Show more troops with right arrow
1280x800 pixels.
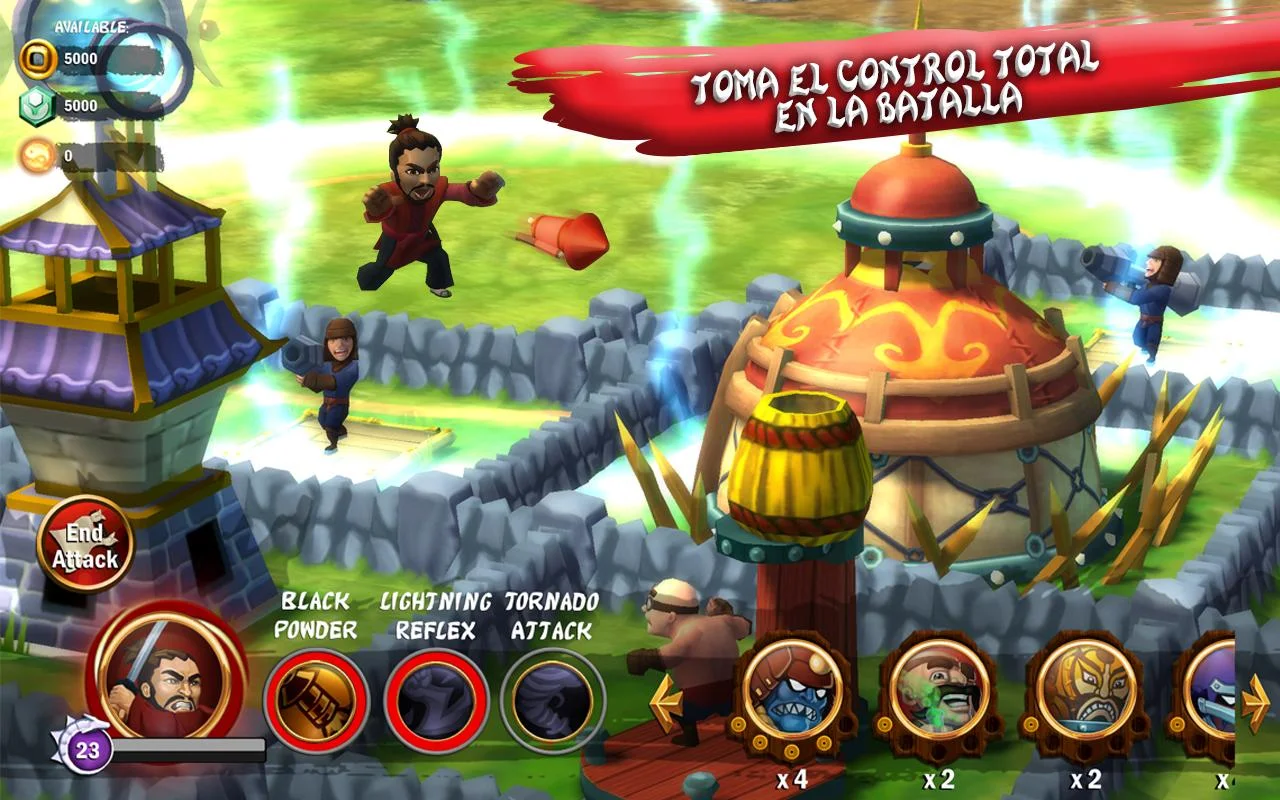click(1256, 703)
